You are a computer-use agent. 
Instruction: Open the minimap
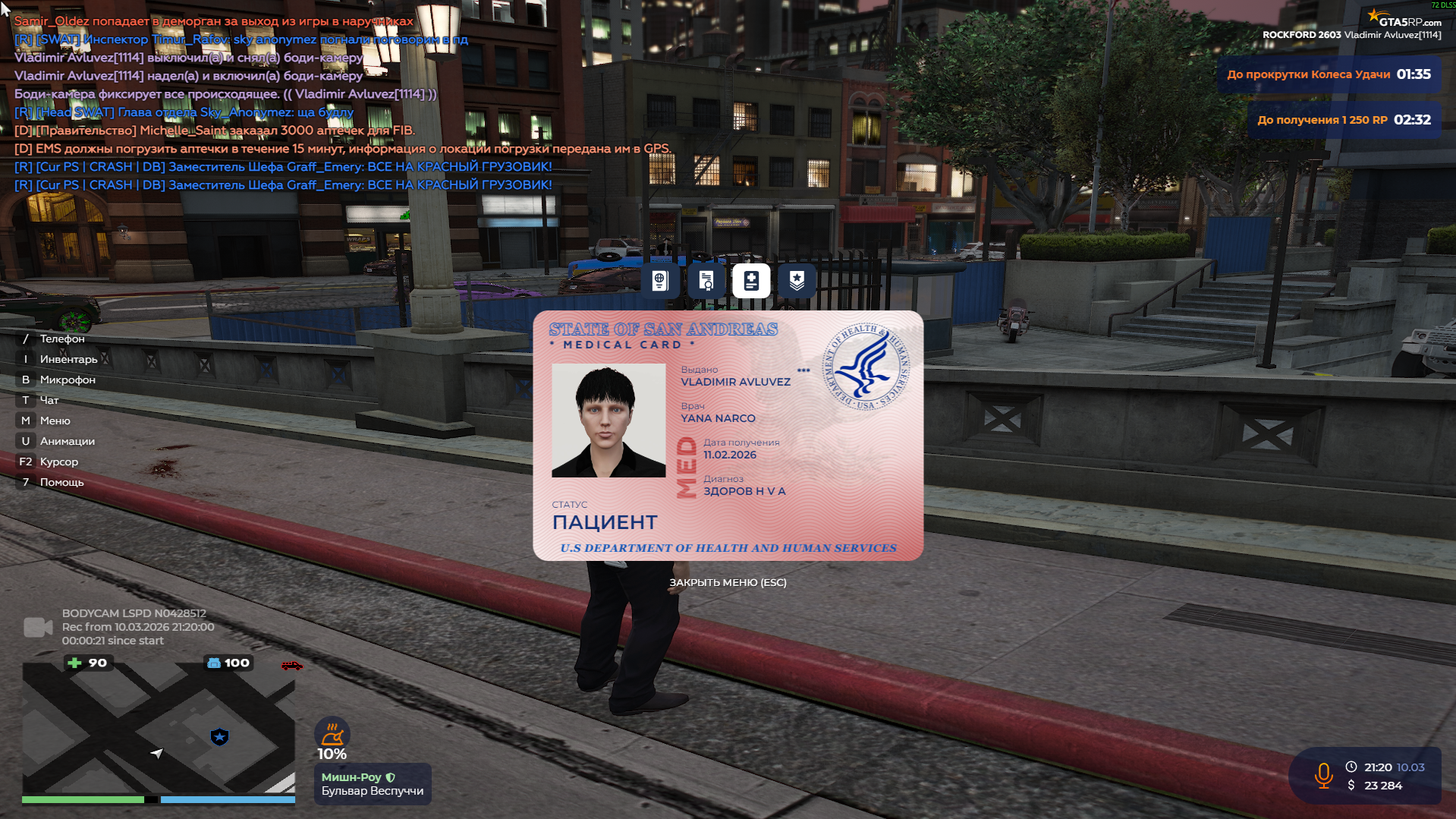pos(158,729)
